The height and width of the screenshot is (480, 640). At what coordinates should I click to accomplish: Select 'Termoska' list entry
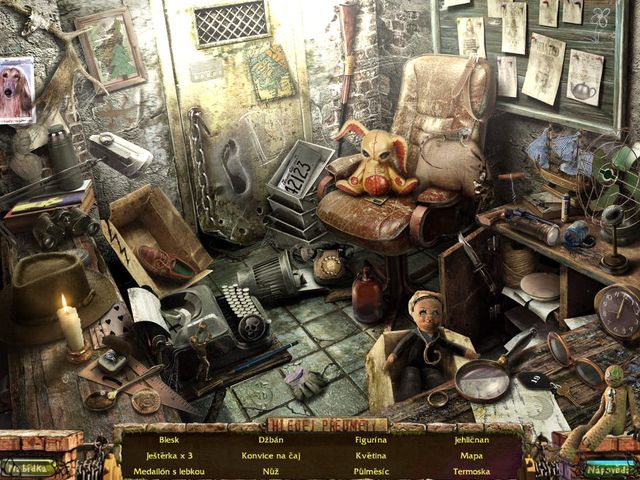pyautogui.click(x=471, y=471)
